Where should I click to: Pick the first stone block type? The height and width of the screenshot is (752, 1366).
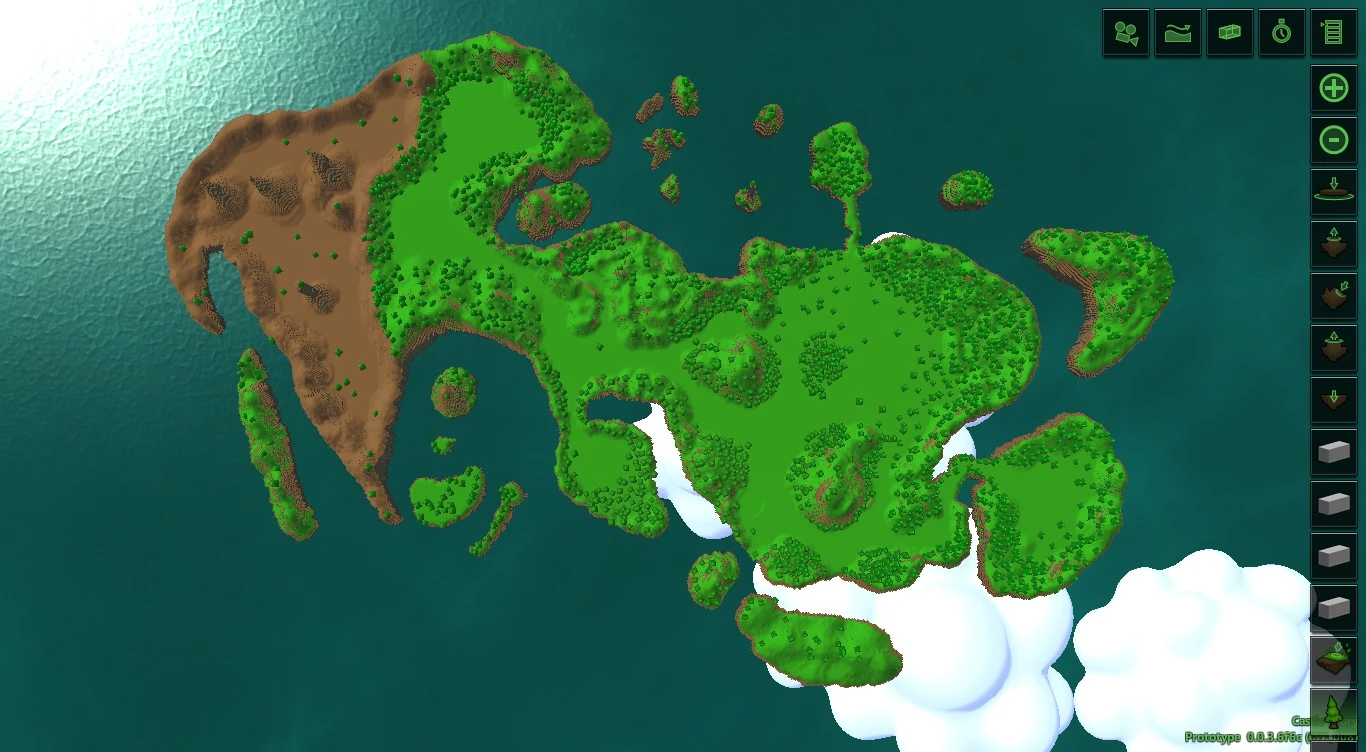pyautogui.click(x=1333, y=453)
